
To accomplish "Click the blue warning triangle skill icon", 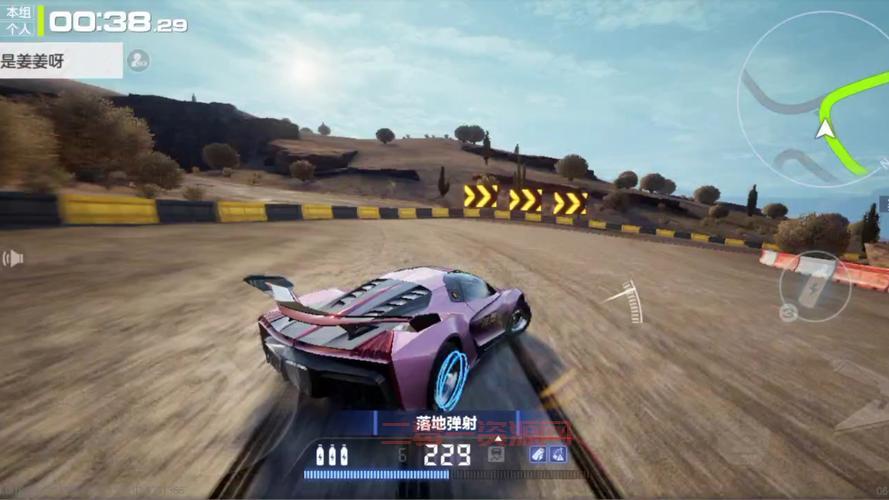I will tap(558, 454).
